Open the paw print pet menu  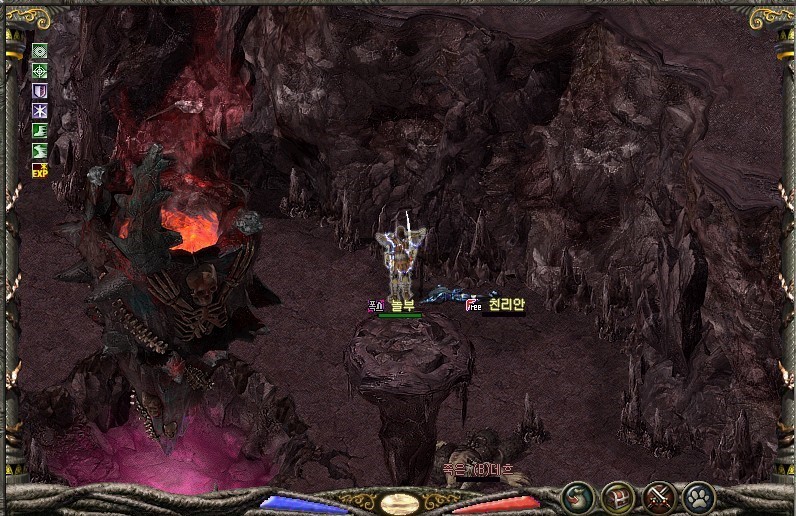[x=697, y=497]
